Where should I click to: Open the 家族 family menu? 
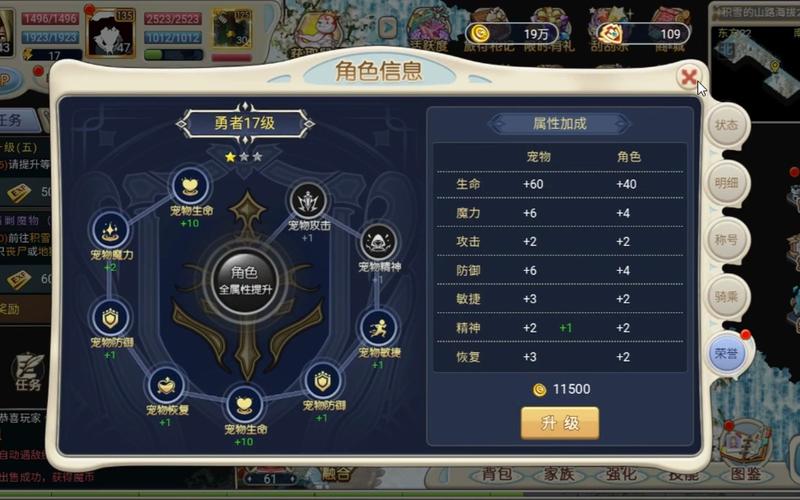(x=557, y=474)
